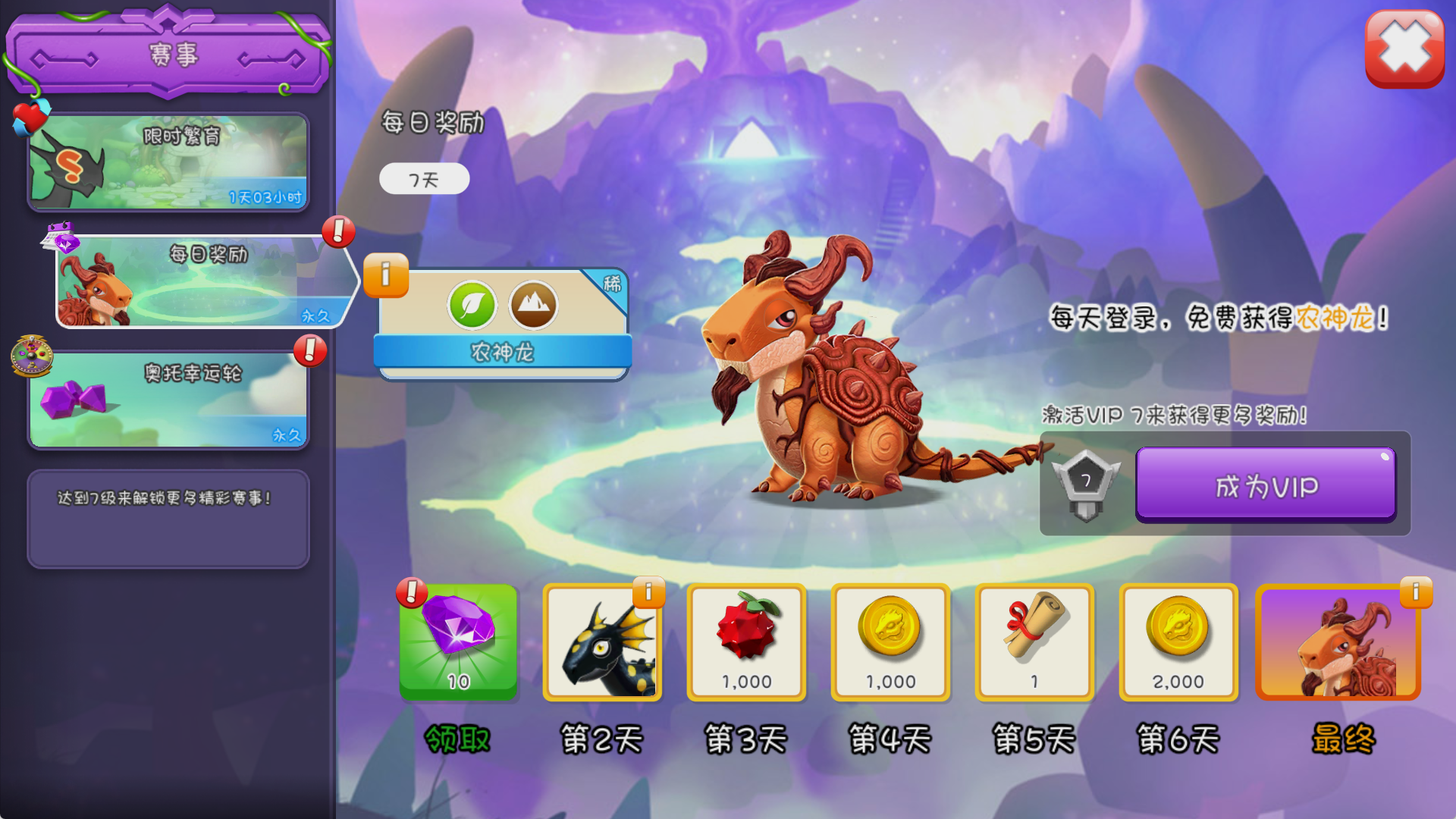The image size is (1456, 819).
Task: Select the 每日奖励 daily reward tab
Action: click(205, 281)
